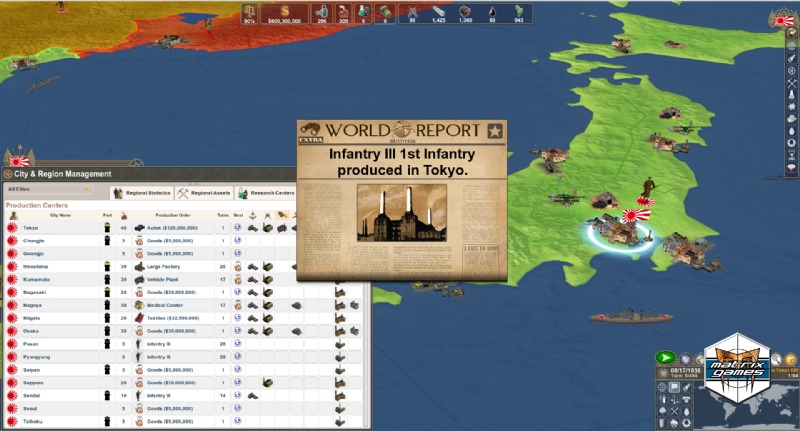The height and width of the screenshot is (431, 800).
Task: Sort the list by City Name header
Action: 60,215
